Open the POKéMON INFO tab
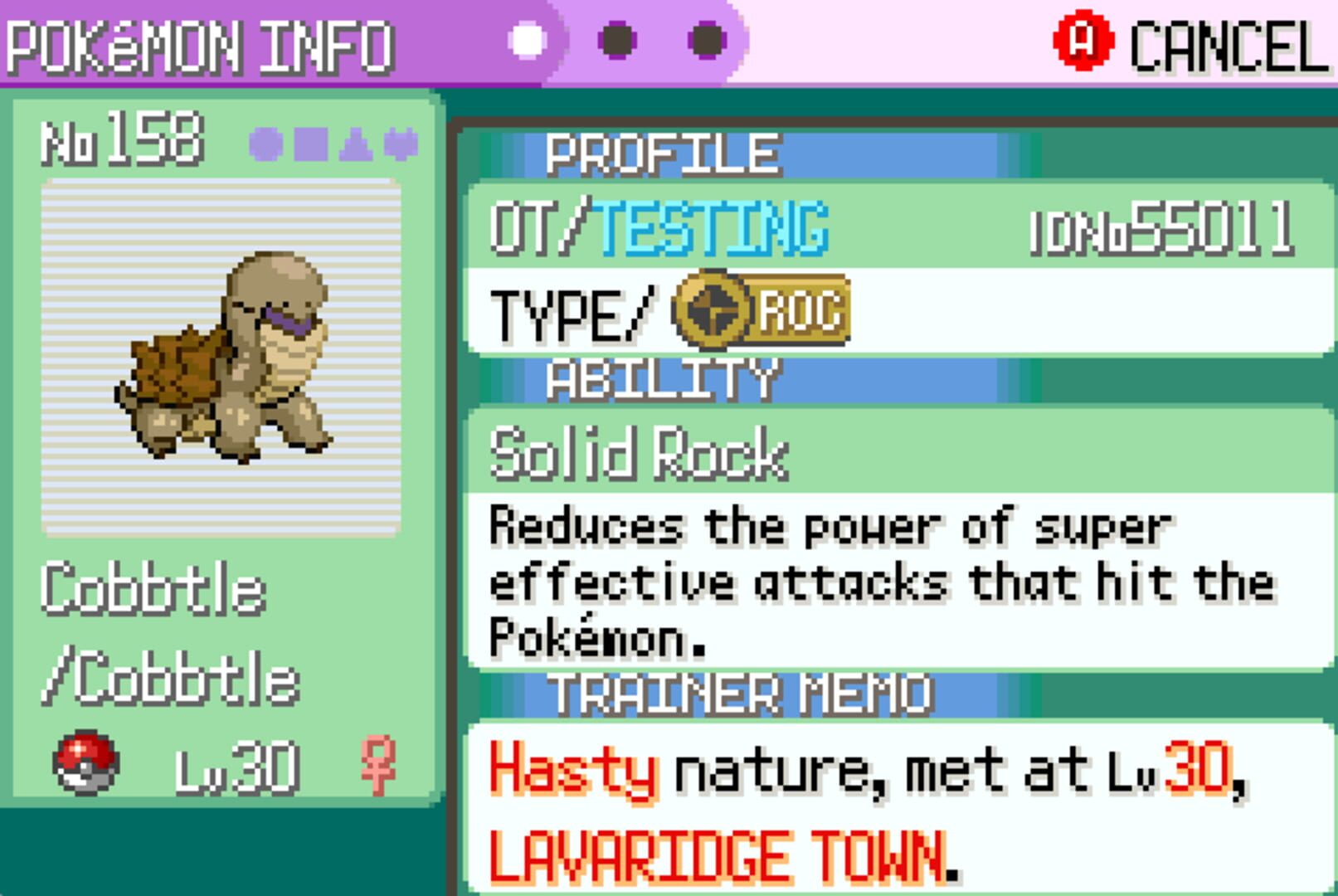The width and height of the screenshot is (1338, 896). pos(199,41)
